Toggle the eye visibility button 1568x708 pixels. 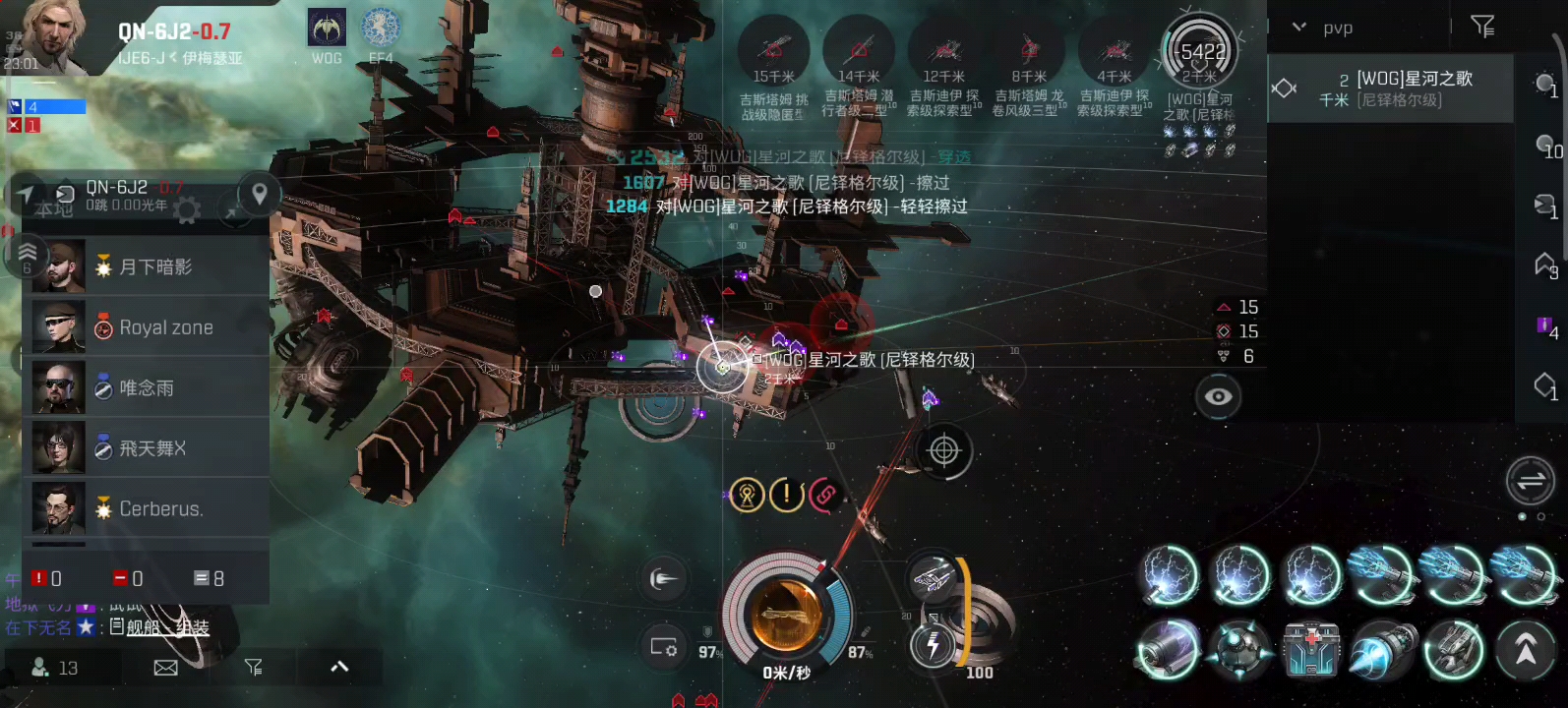[1218, 396]
